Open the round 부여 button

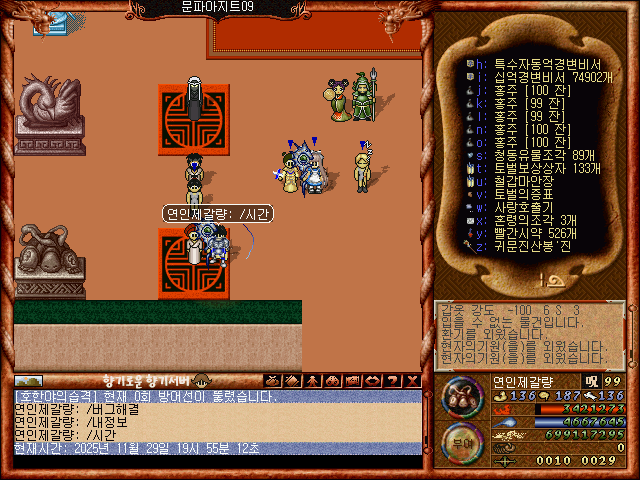click(462, 440)
